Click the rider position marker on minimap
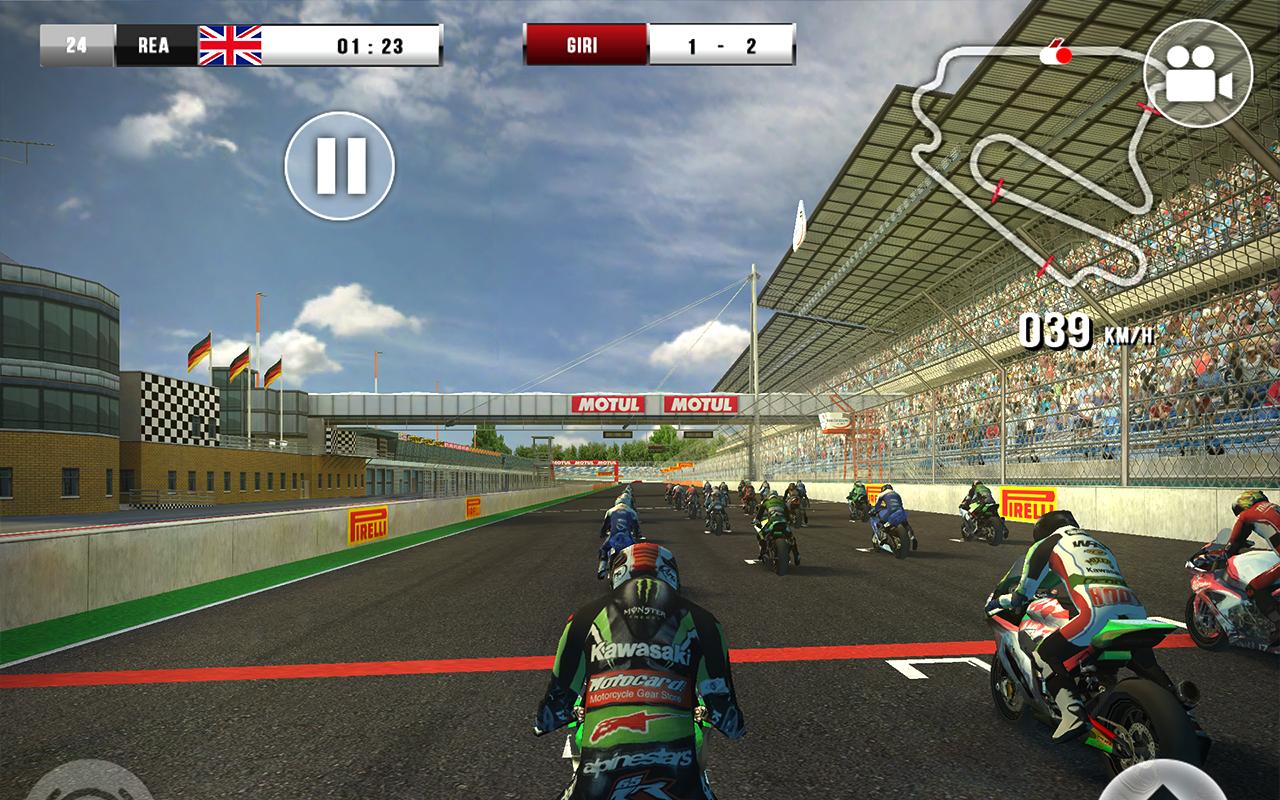Image resolution: width=1280 pixels, height=800 pixels. pos(1063,56)
